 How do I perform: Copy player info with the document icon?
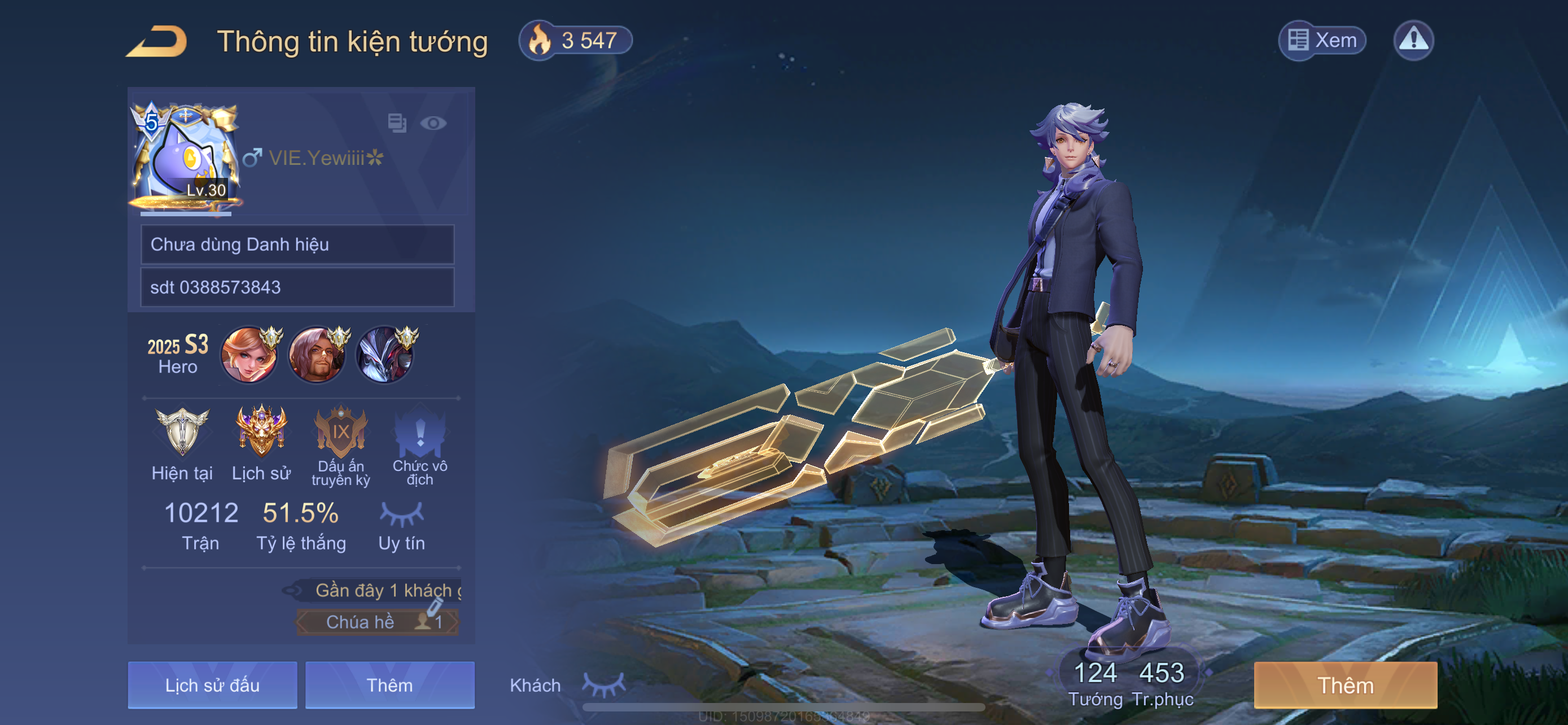point(397,123)
